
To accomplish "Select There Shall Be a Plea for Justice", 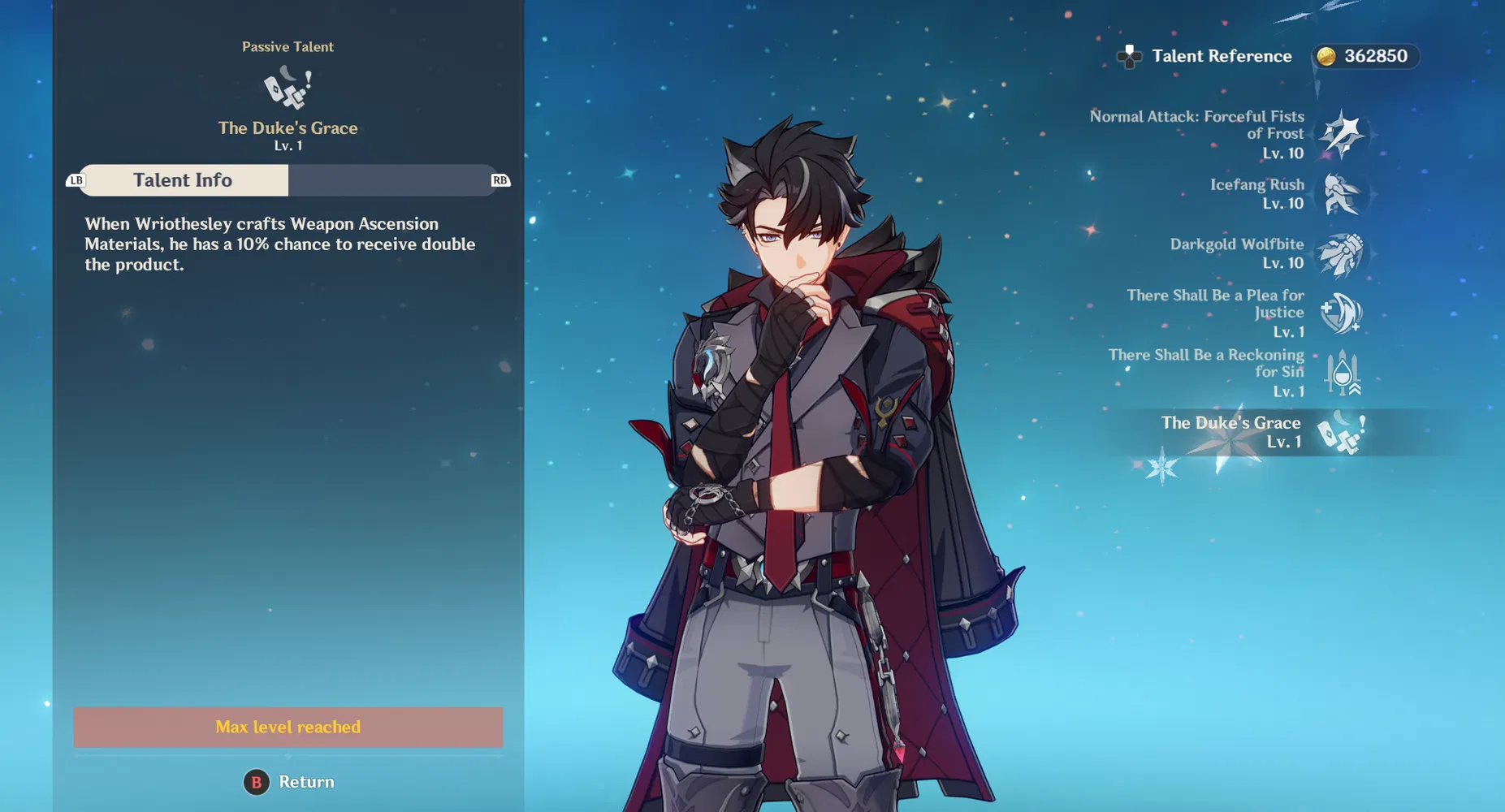I will coord(1341,313).
